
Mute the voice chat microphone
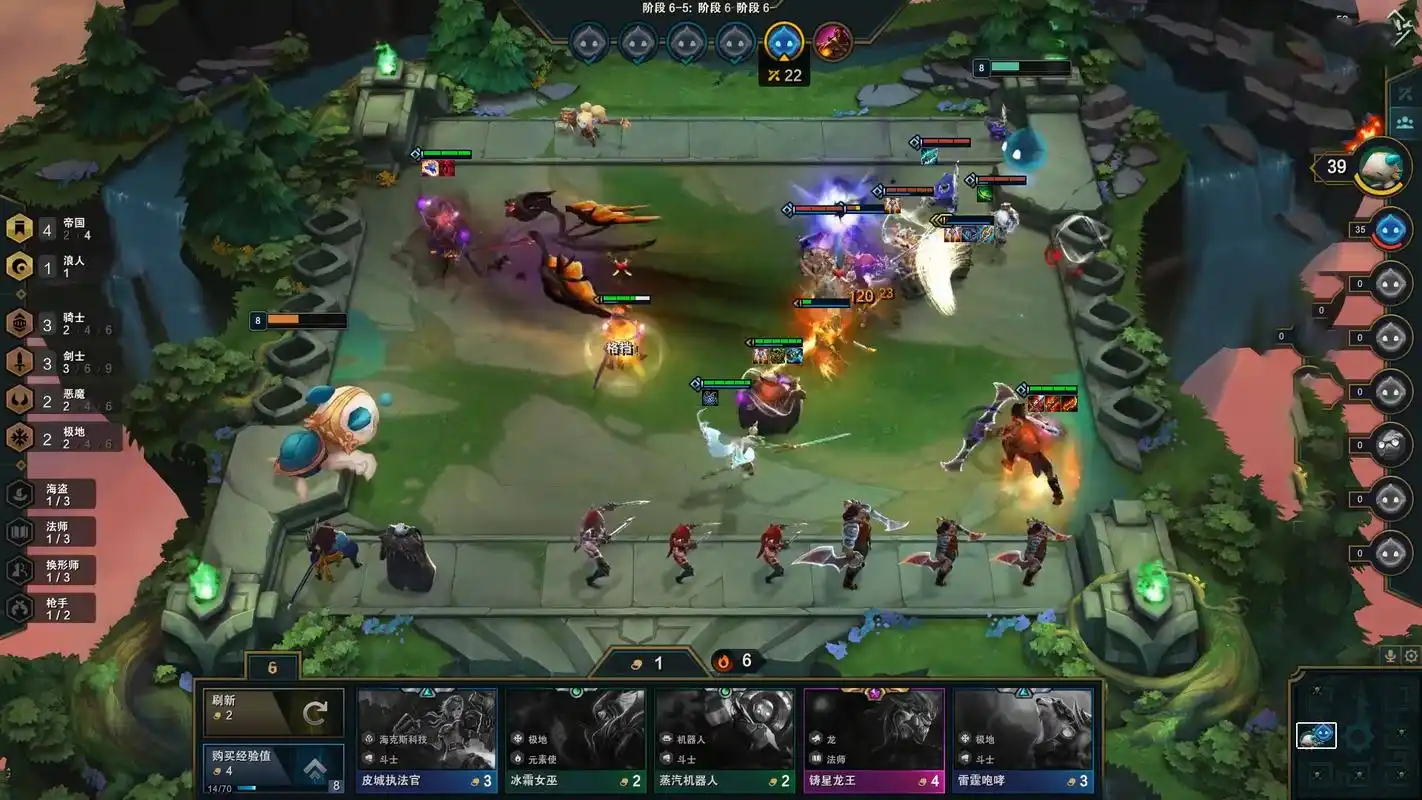pyautogui.click(x=1392, y=655)
